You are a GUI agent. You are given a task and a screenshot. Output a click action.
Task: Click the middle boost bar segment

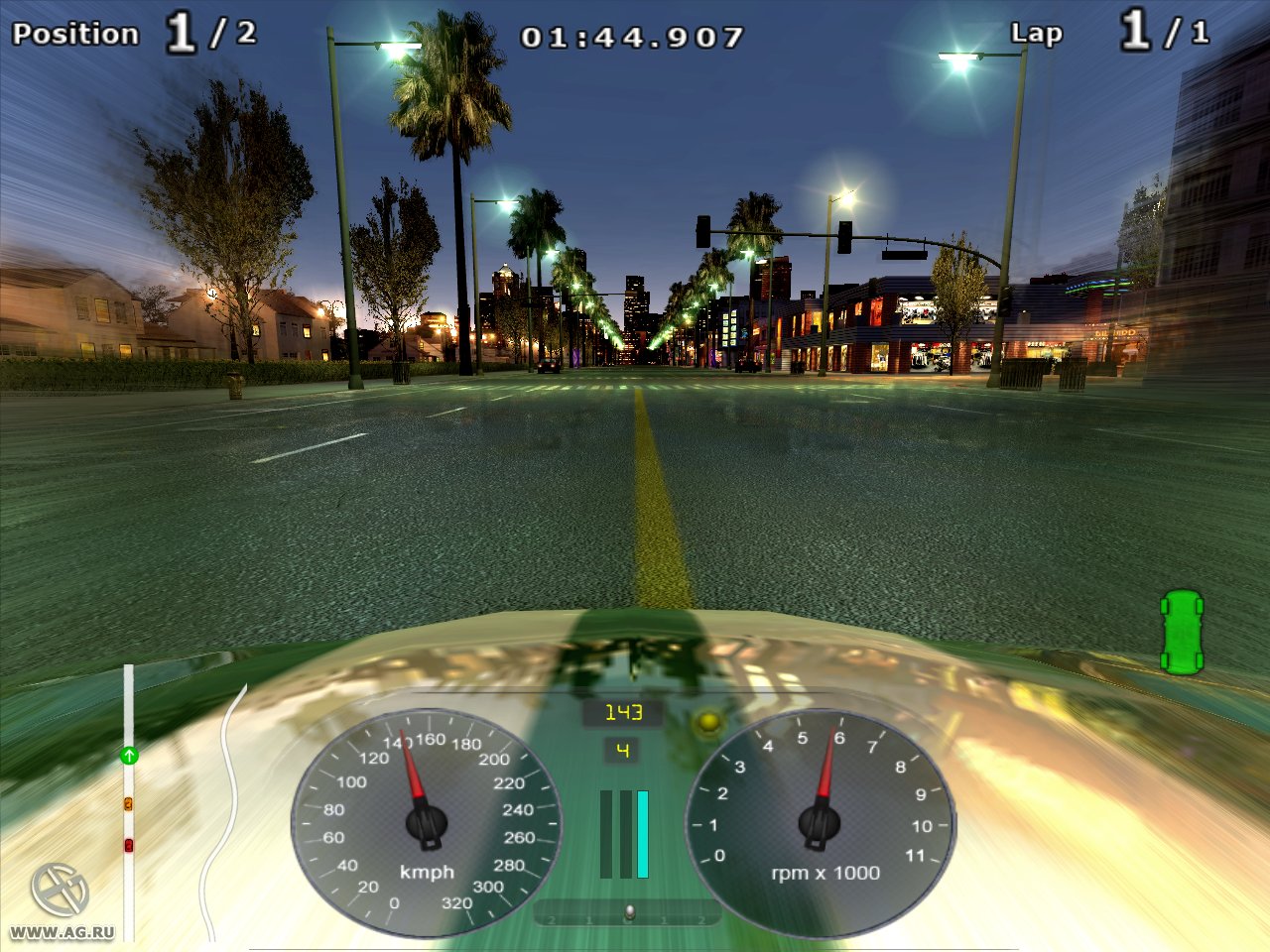624,833
